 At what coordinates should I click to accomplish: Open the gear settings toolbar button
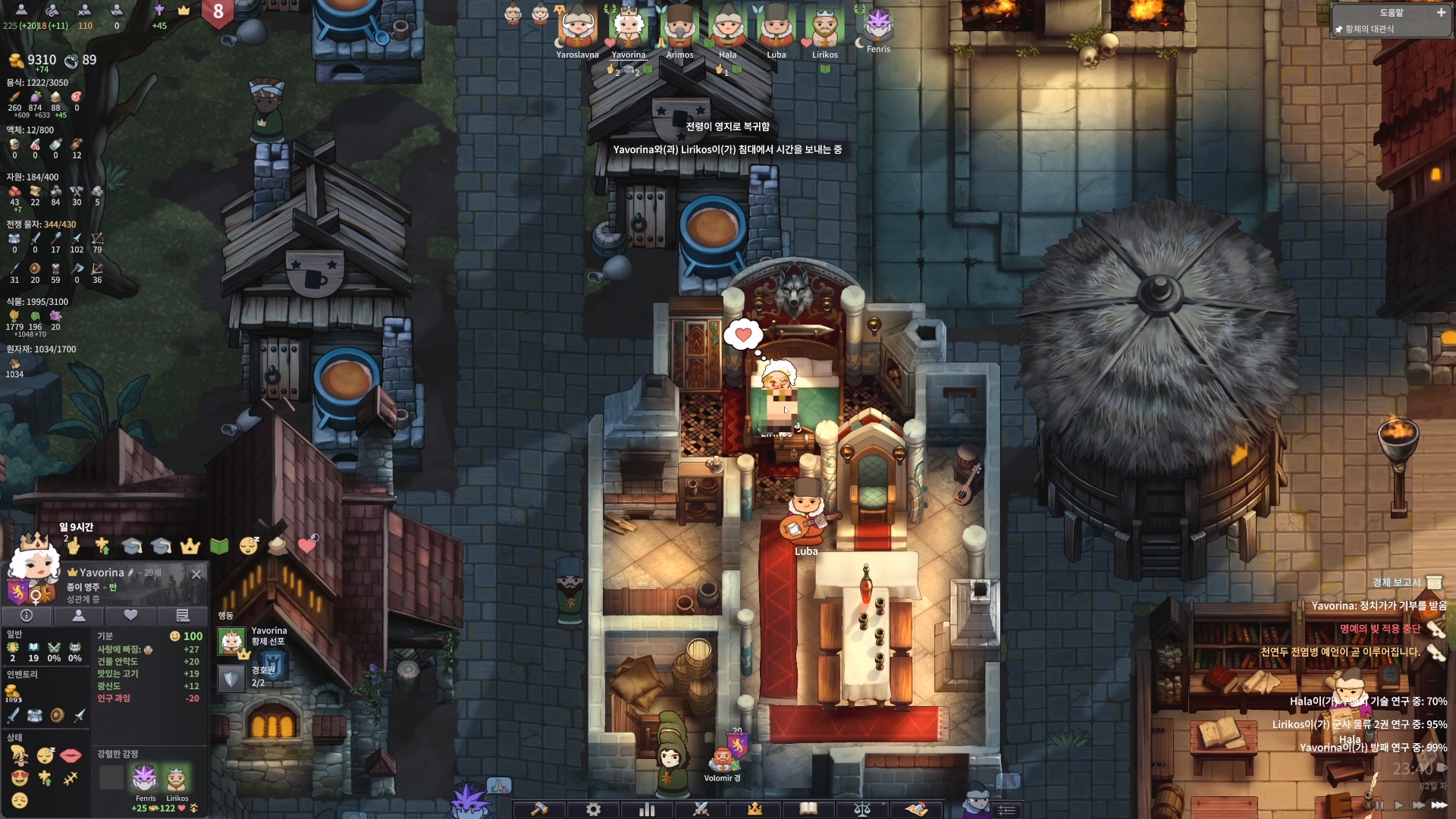(593, 809)
